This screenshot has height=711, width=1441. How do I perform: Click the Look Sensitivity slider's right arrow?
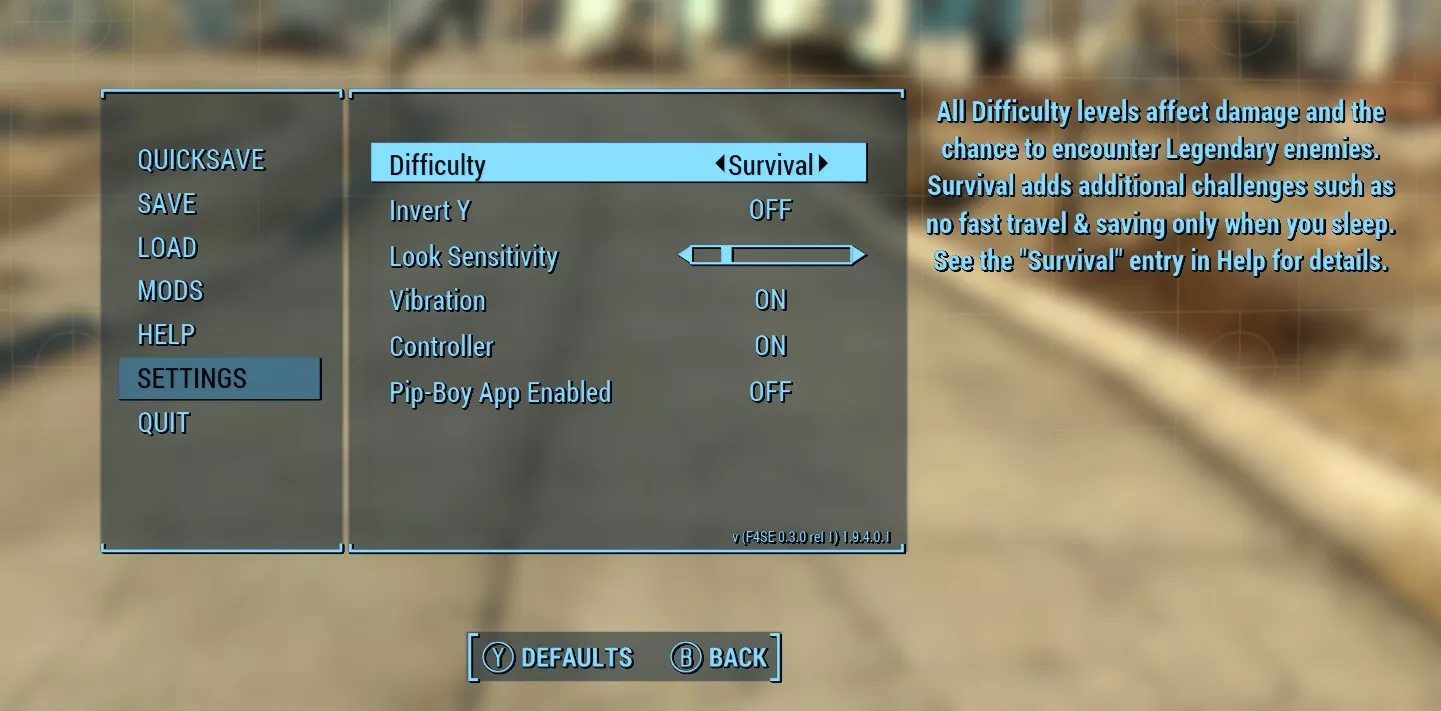click(858, 256)
